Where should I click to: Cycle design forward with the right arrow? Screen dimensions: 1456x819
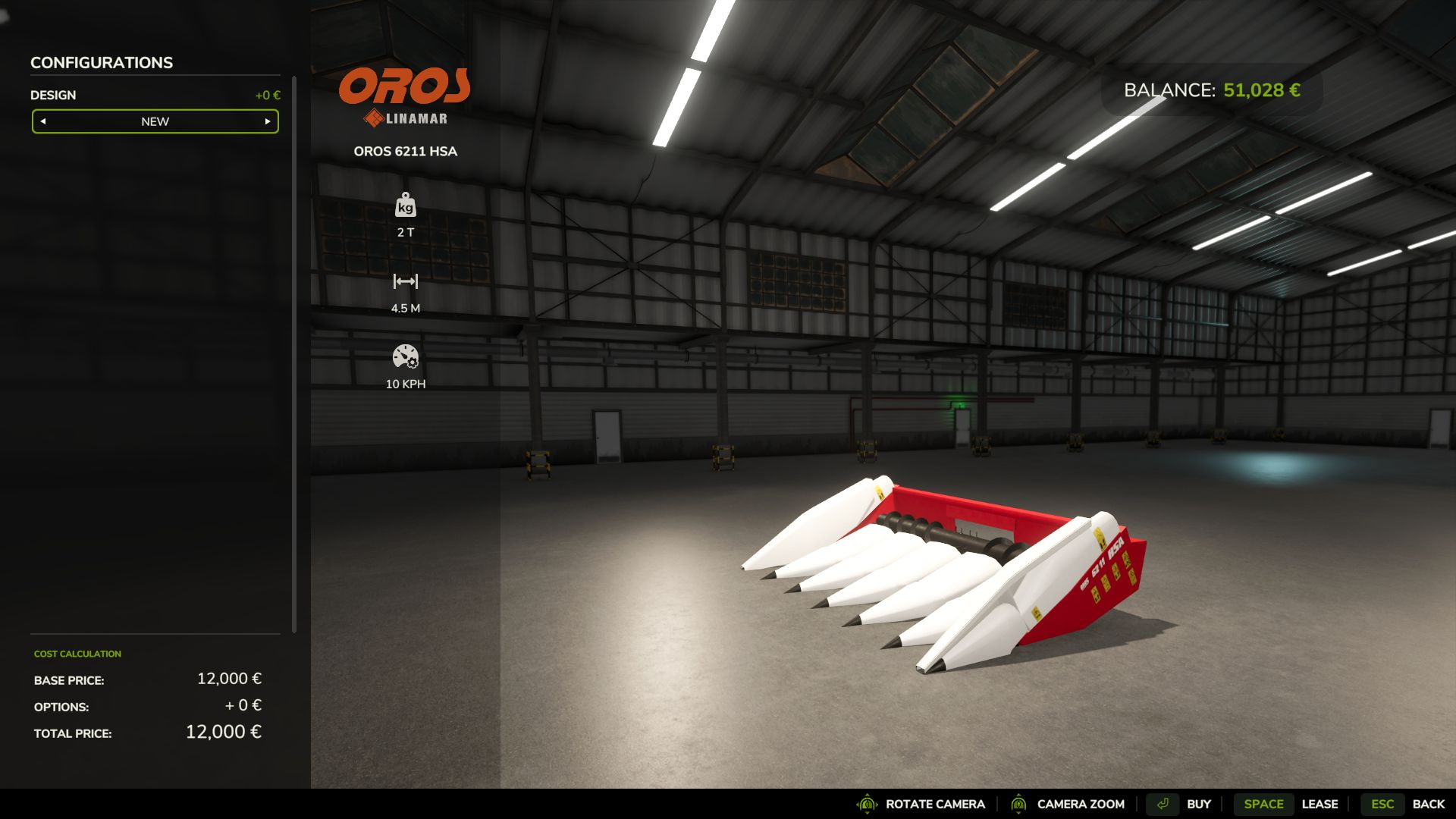[267, 121]
